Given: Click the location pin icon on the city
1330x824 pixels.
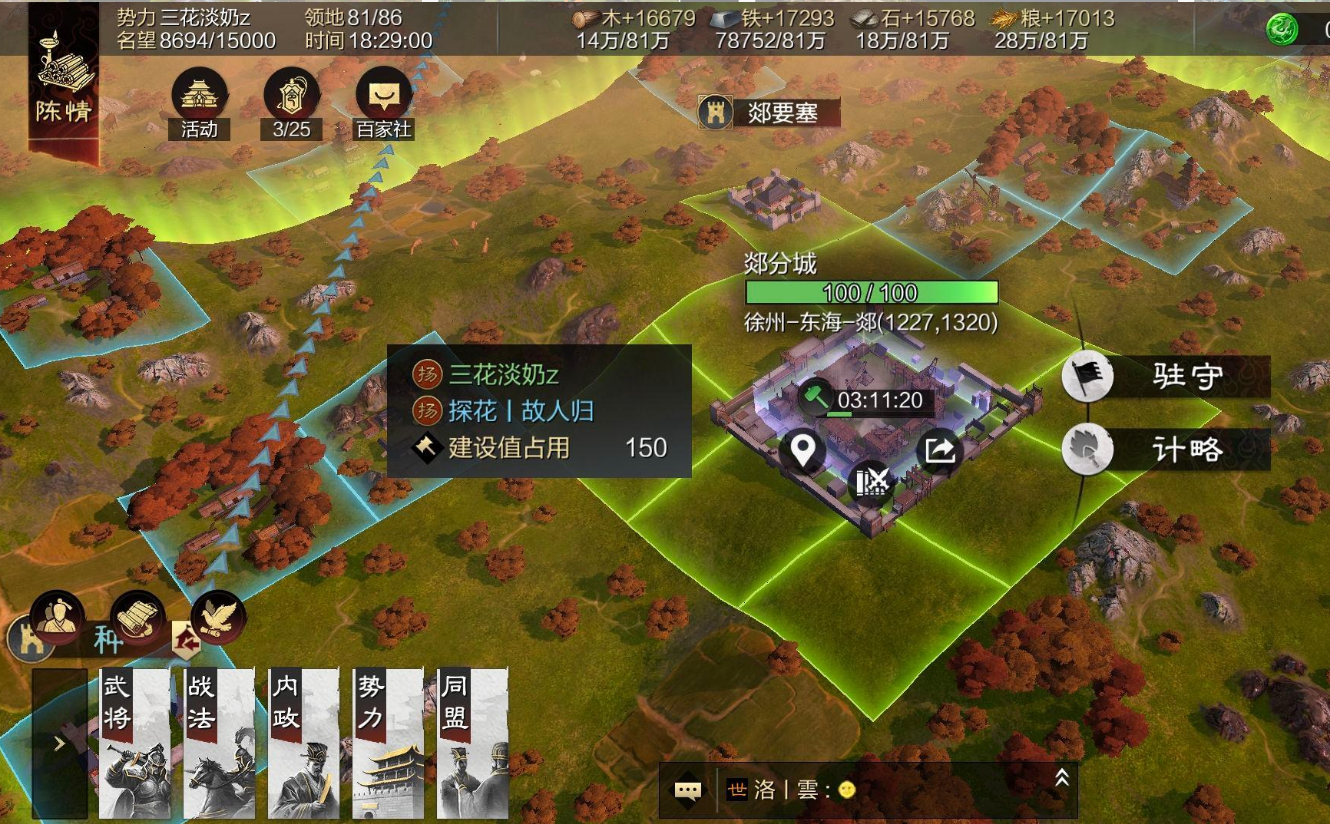Looking at the screenshot, I should (x=802, y=451).
